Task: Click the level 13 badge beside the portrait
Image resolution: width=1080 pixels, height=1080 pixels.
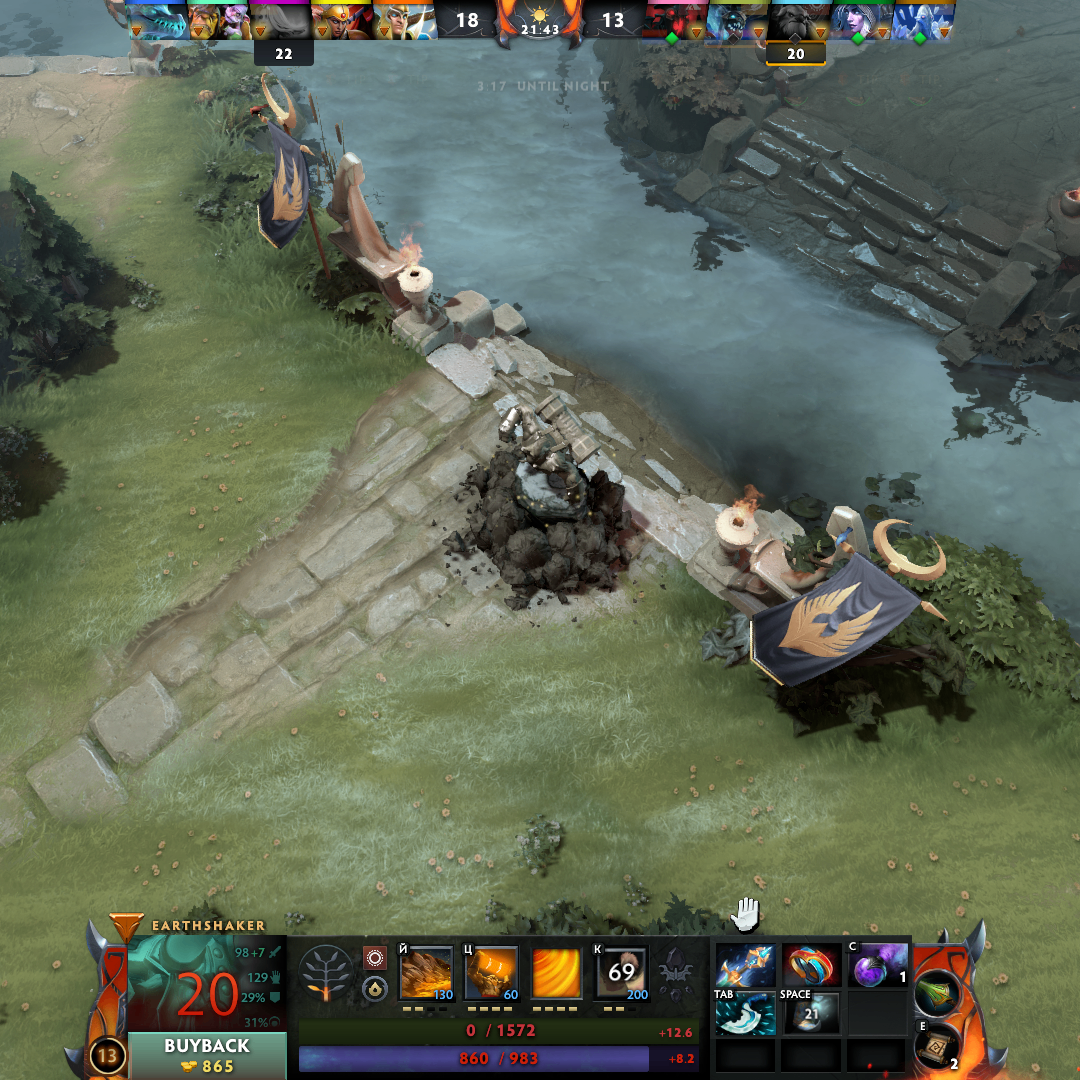Action: click(x=106, y=1055)
